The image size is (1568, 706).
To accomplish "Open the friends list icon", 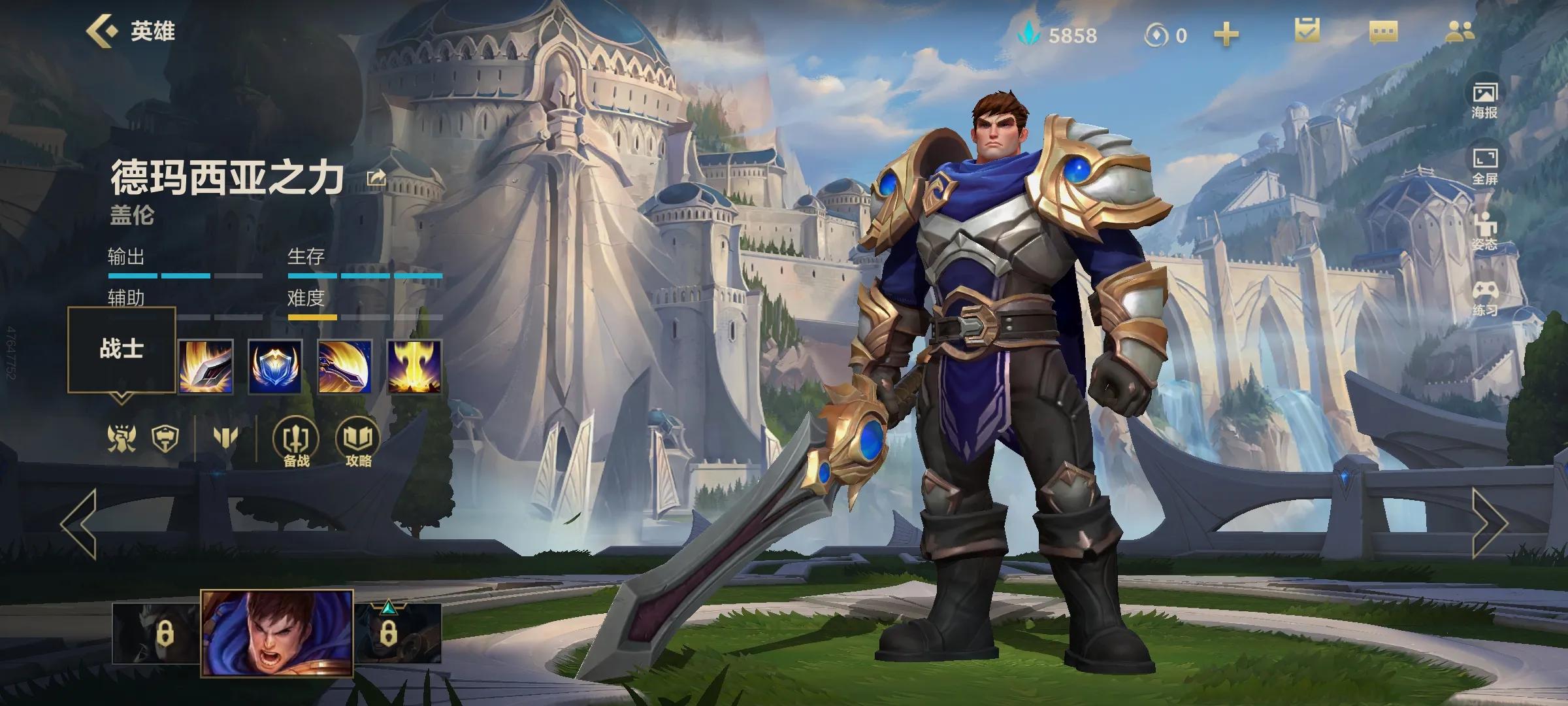I will click(x=1459, y=31).
